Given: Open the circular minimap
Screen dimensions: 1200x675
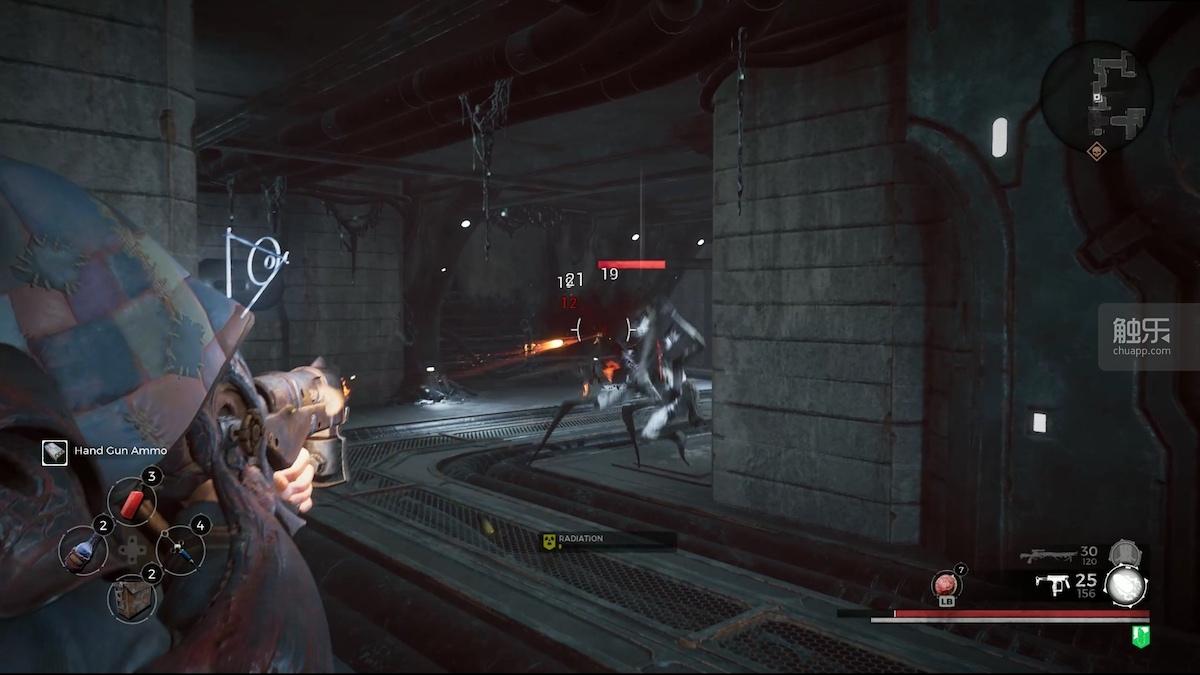Looking at the screenshot, I should (x=1096, y=96).
